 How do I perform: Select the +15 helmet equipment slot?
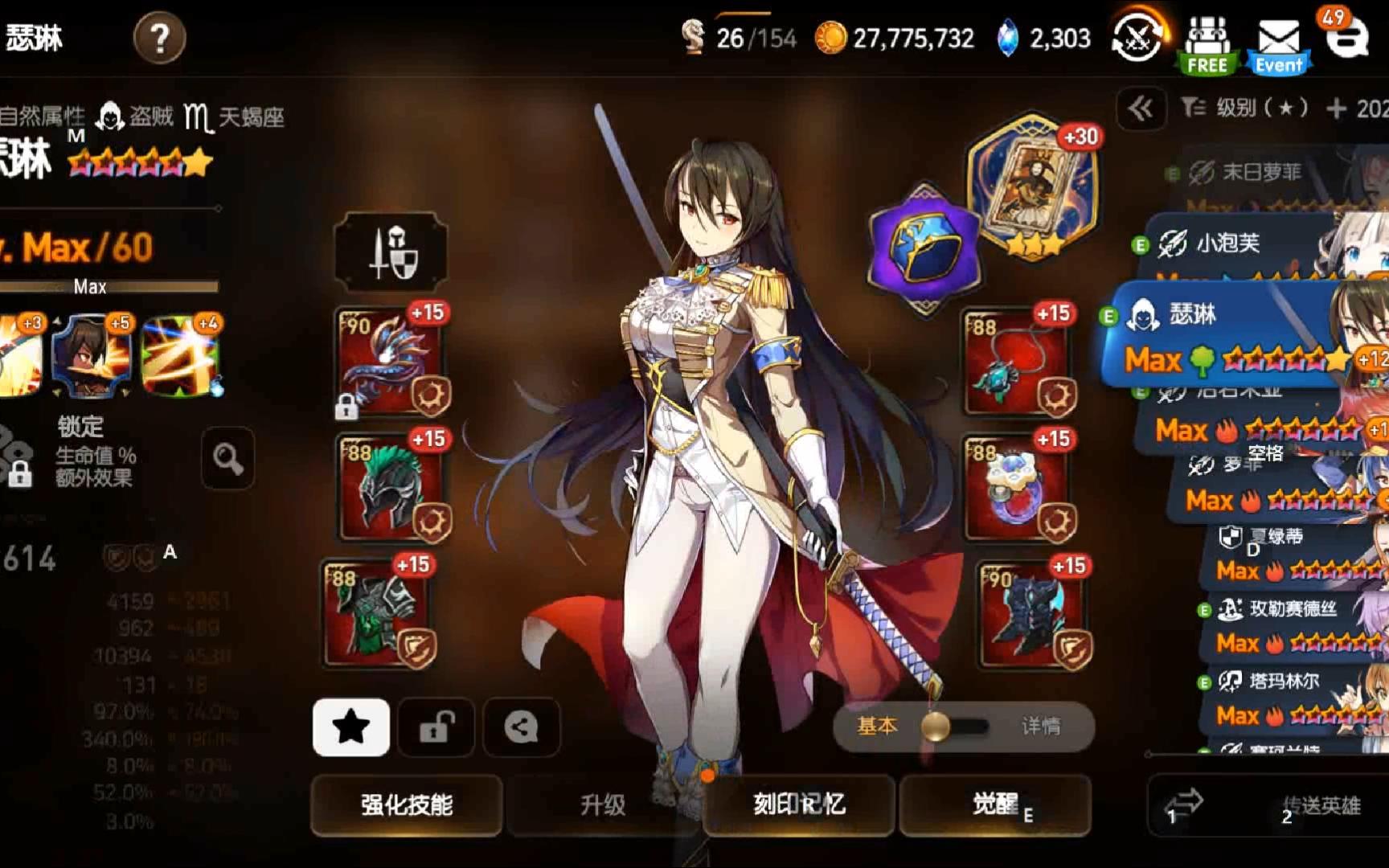[391, 486]
